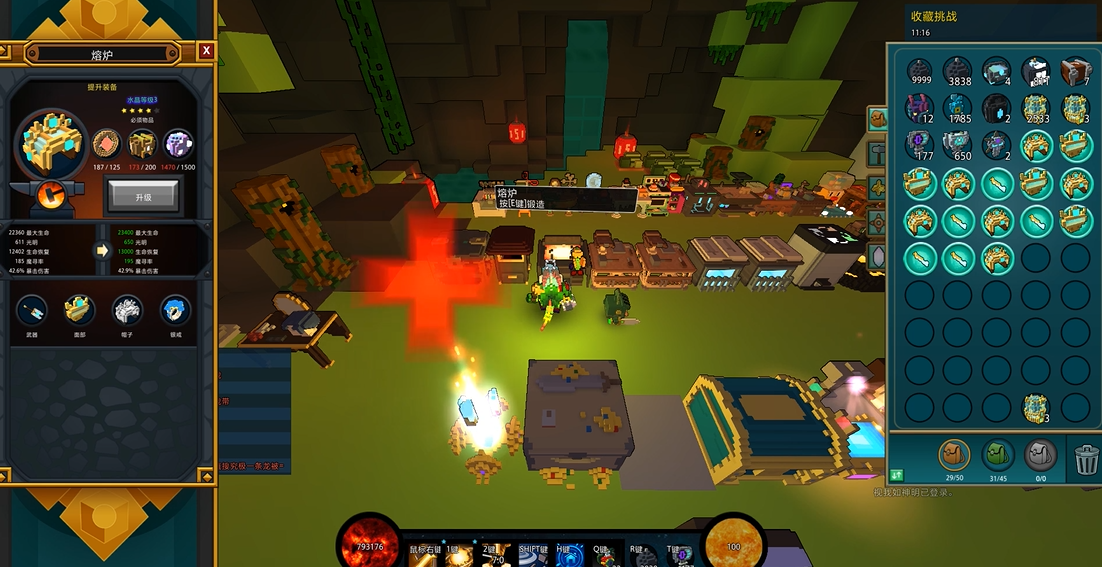
Task: Click the 173/200 required material icon
Action: [x=143, y=144]
